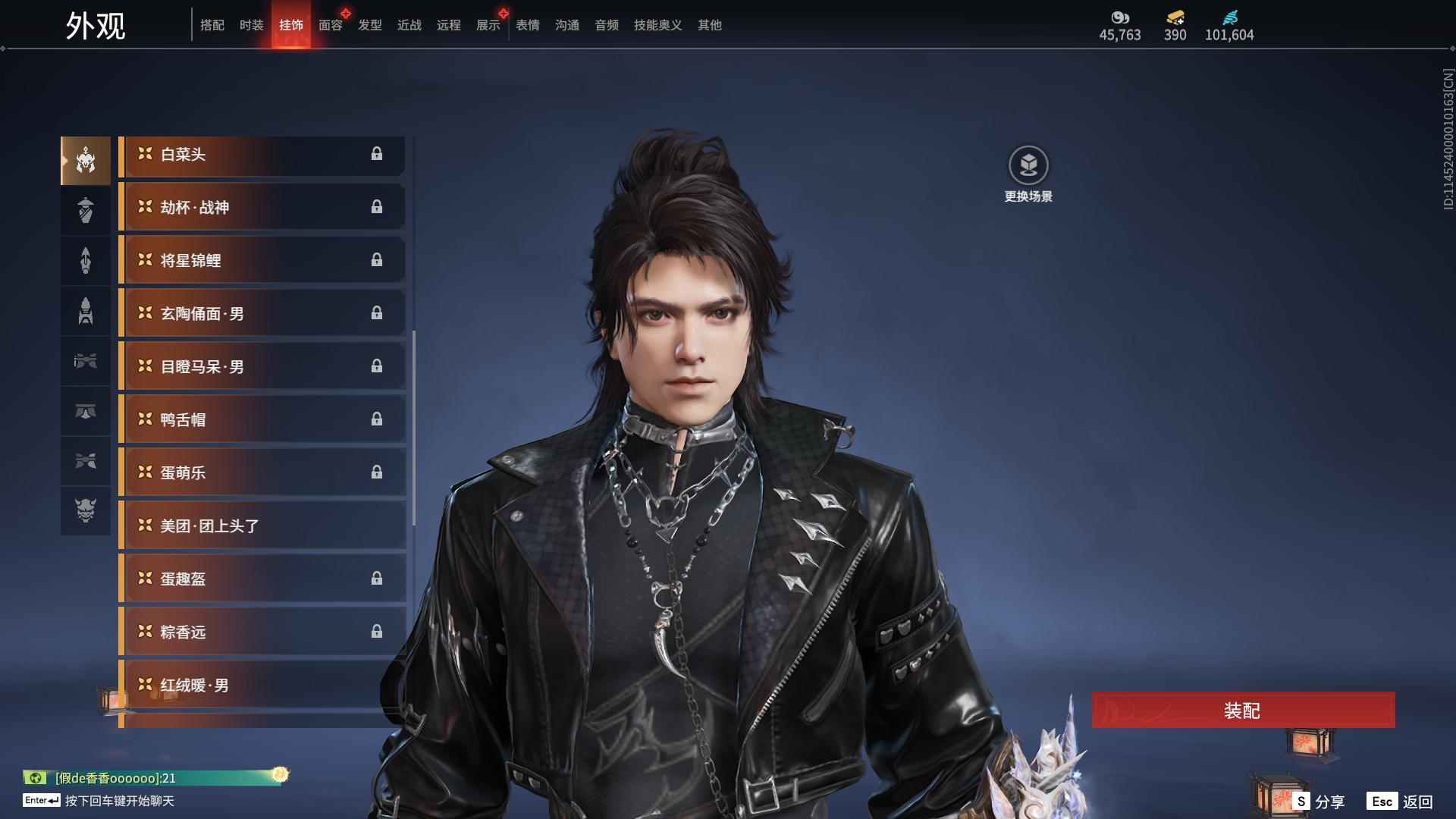Screen dimensions: 1456x819
Task: Open the 更换场景 scene changer
Action: [x=1028, y=166]
